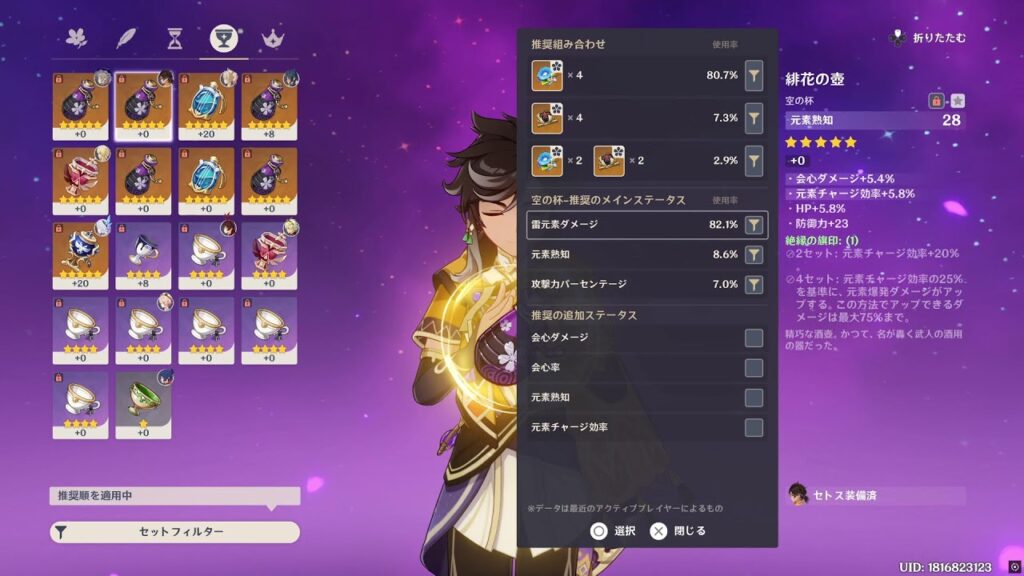This screenshot has height=576, width=1024.
Task: Collapse details with 折りたたむ
Action: 927,38
